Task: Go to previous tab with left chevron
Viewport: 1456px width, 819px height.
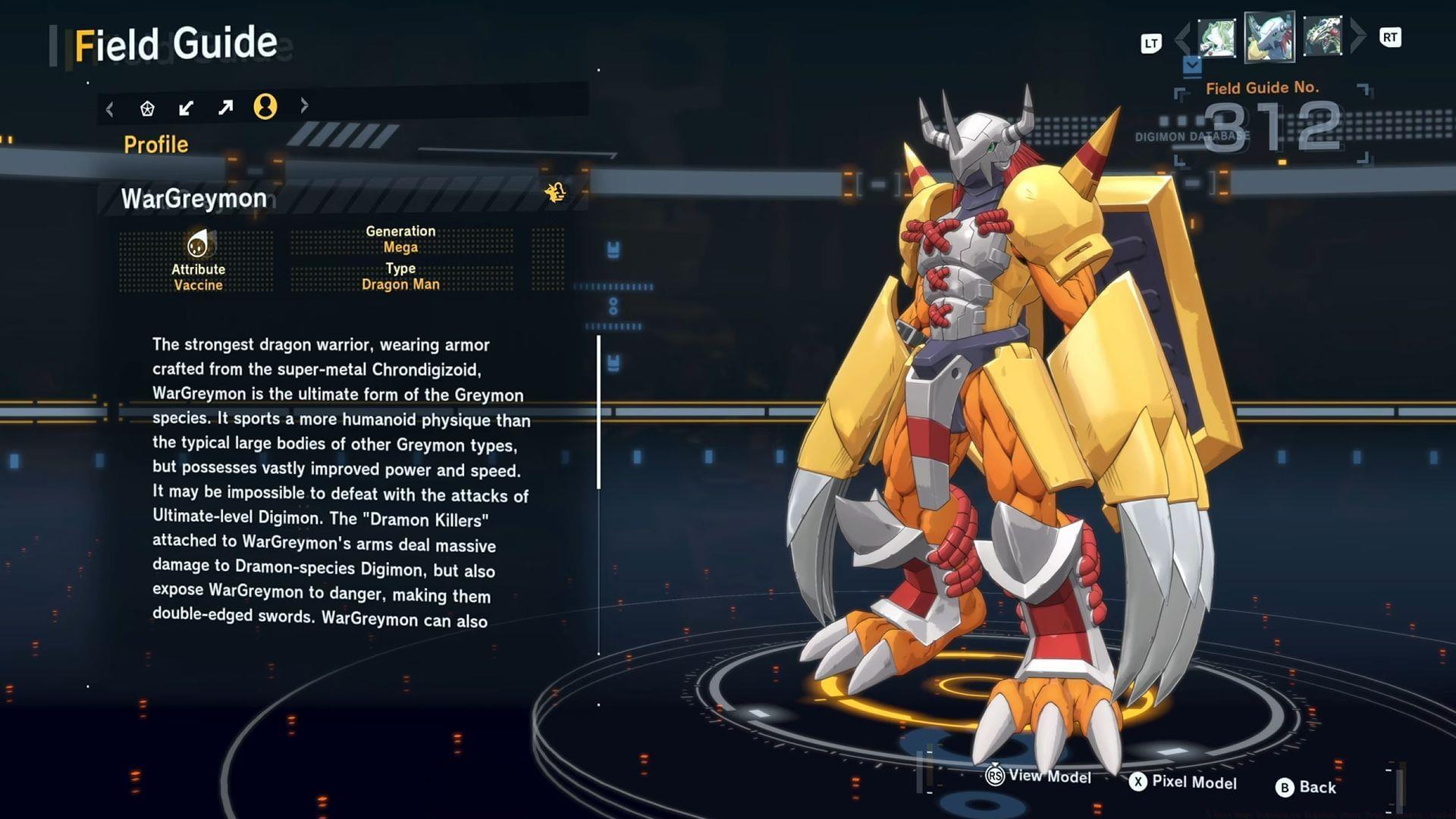Action: tap(110, 109)
